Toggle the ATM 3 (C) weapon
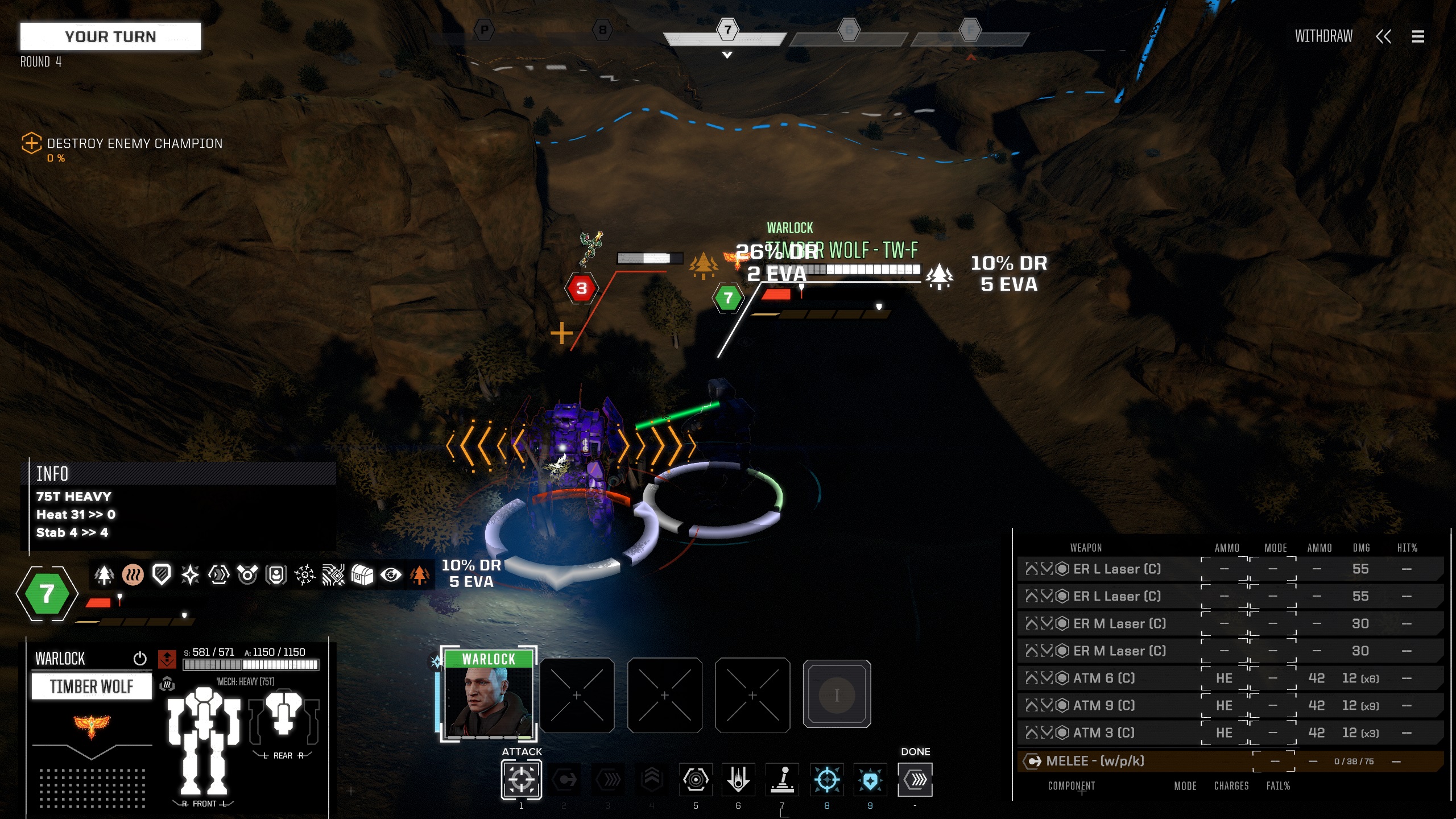This screenshot has height=819, width=1456. click(x=1103, y=733)
